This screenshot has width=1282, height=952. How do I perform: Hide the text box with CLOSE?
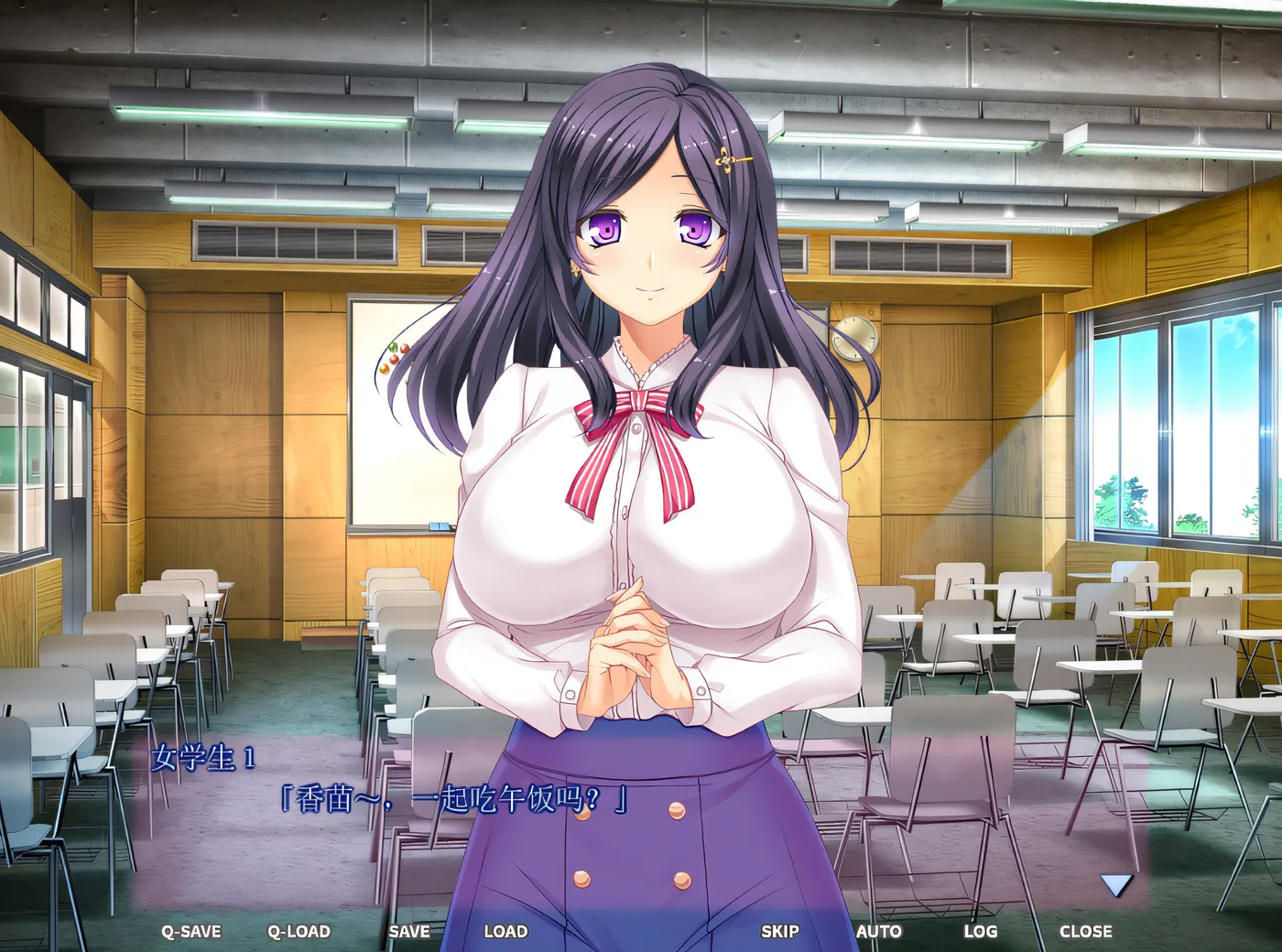[1085, 932]
